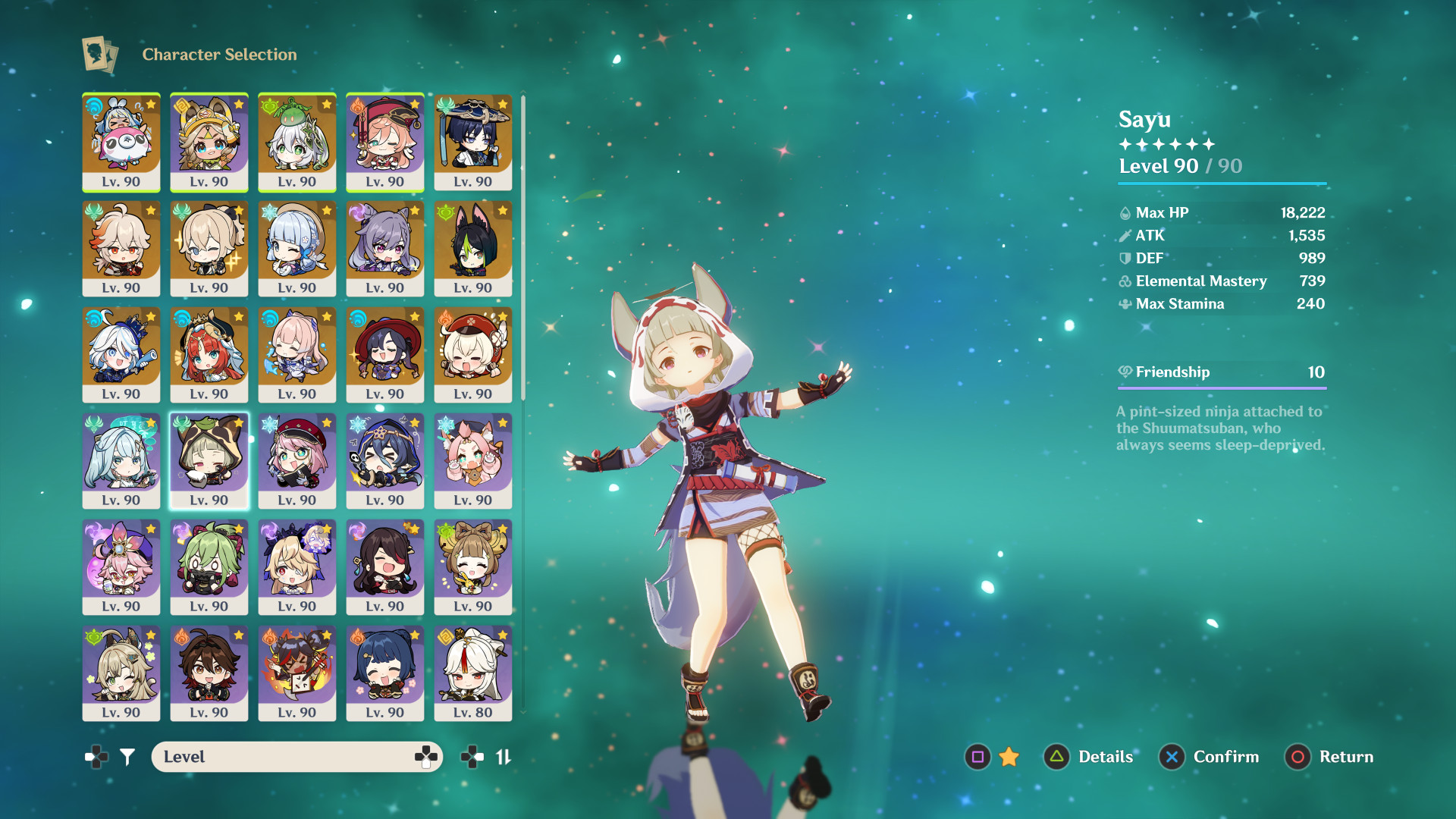
Task: Select Diona's Cryo character tile
Action: pyautogui.click(x=473, y=460)
